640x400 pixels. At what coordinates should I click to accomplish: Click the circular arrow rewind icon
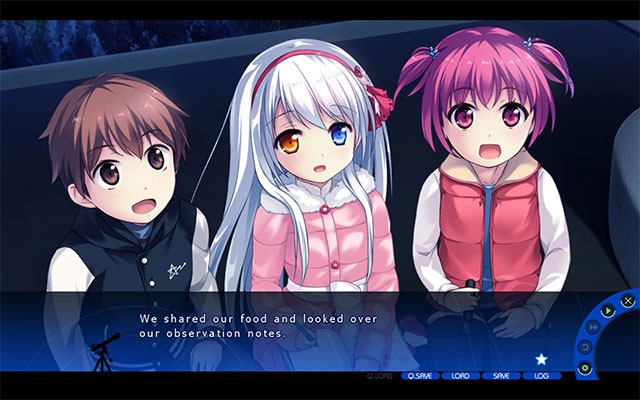click(x=586, y=347)
